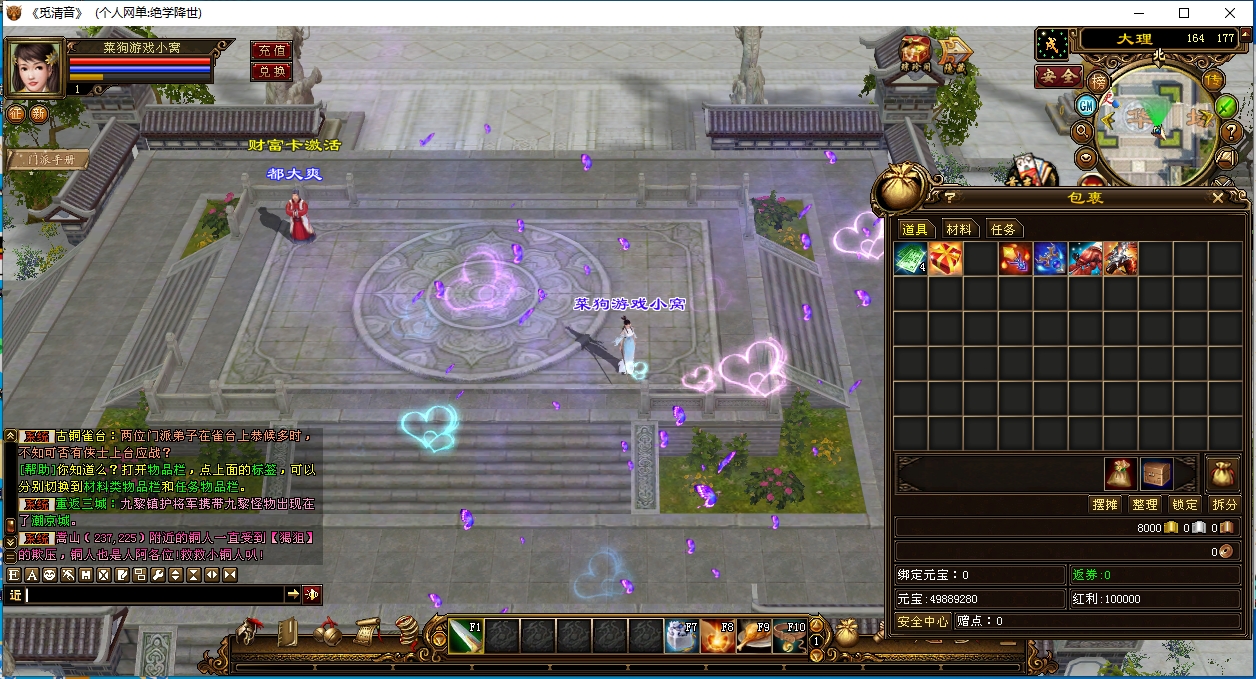1256x679 pixels.
Task: Open the 安全中心 security center
Action: click(x=922, y=621)
